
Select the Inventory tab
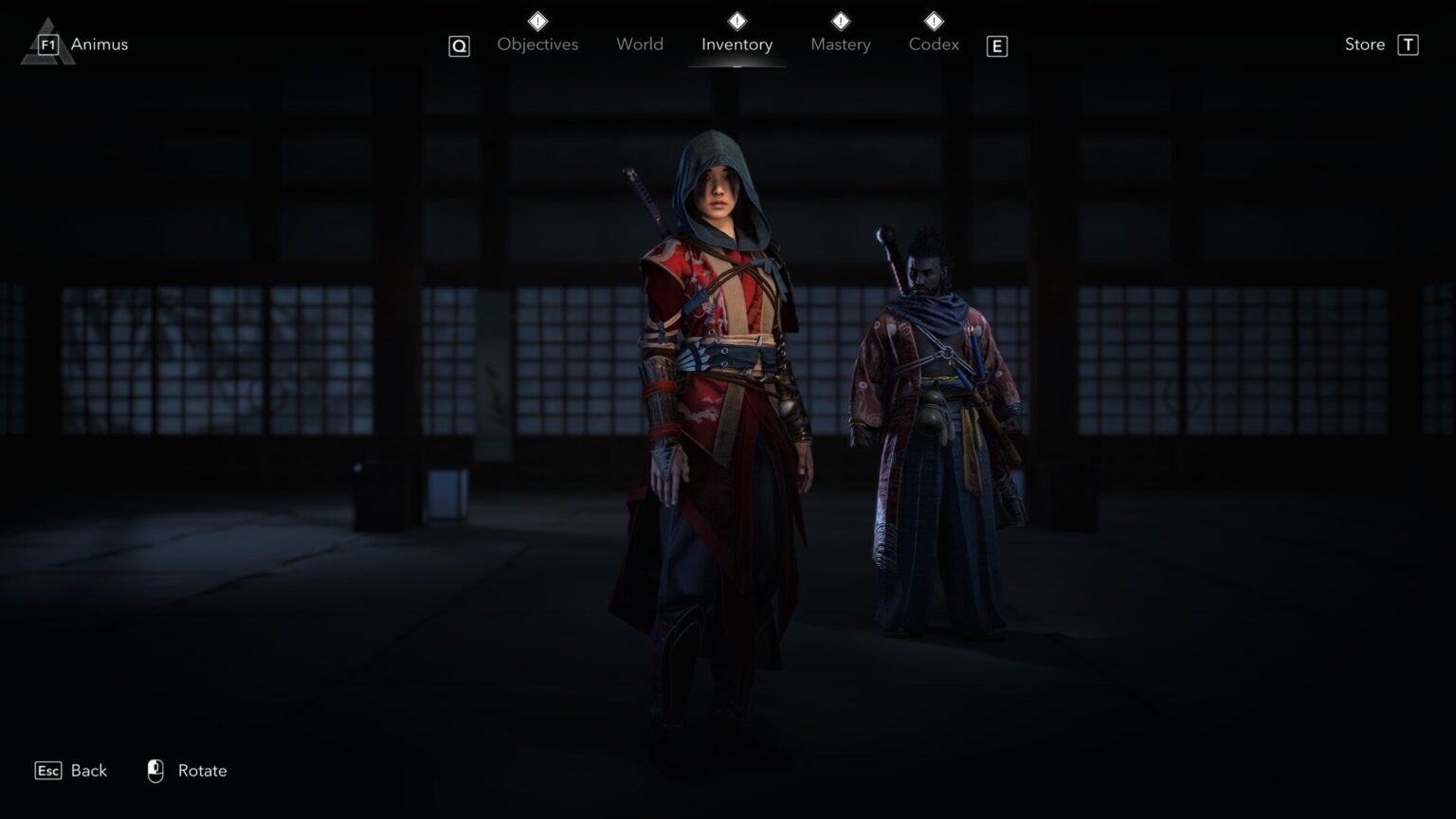pyautogui.click(x=737, y=44)
